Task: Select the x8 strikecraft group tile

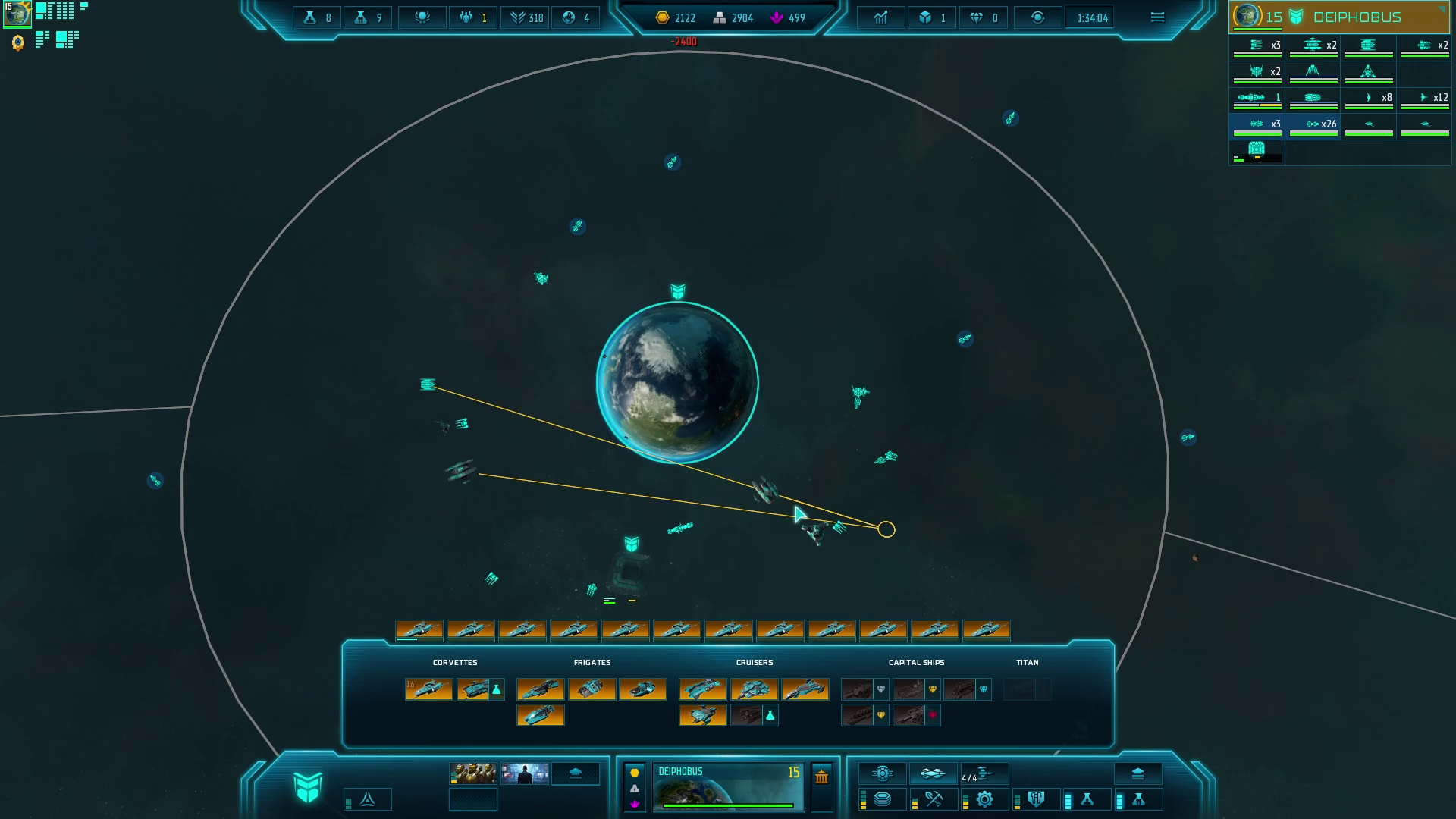Action: (1369, 99)
